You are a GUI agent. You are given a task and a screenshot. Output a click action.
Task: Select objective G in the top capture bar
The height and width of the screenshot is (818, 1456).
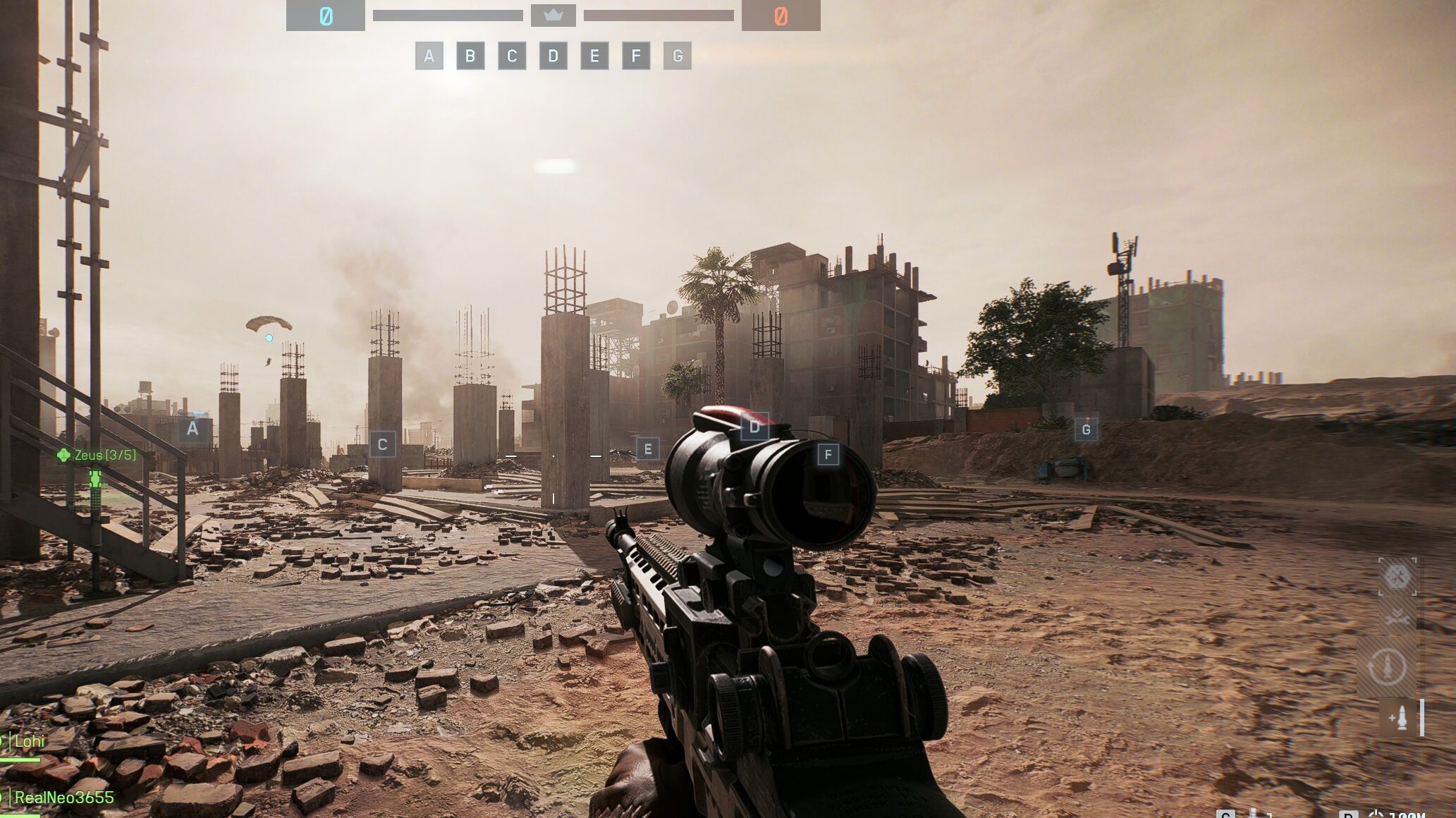click(678, 56)
